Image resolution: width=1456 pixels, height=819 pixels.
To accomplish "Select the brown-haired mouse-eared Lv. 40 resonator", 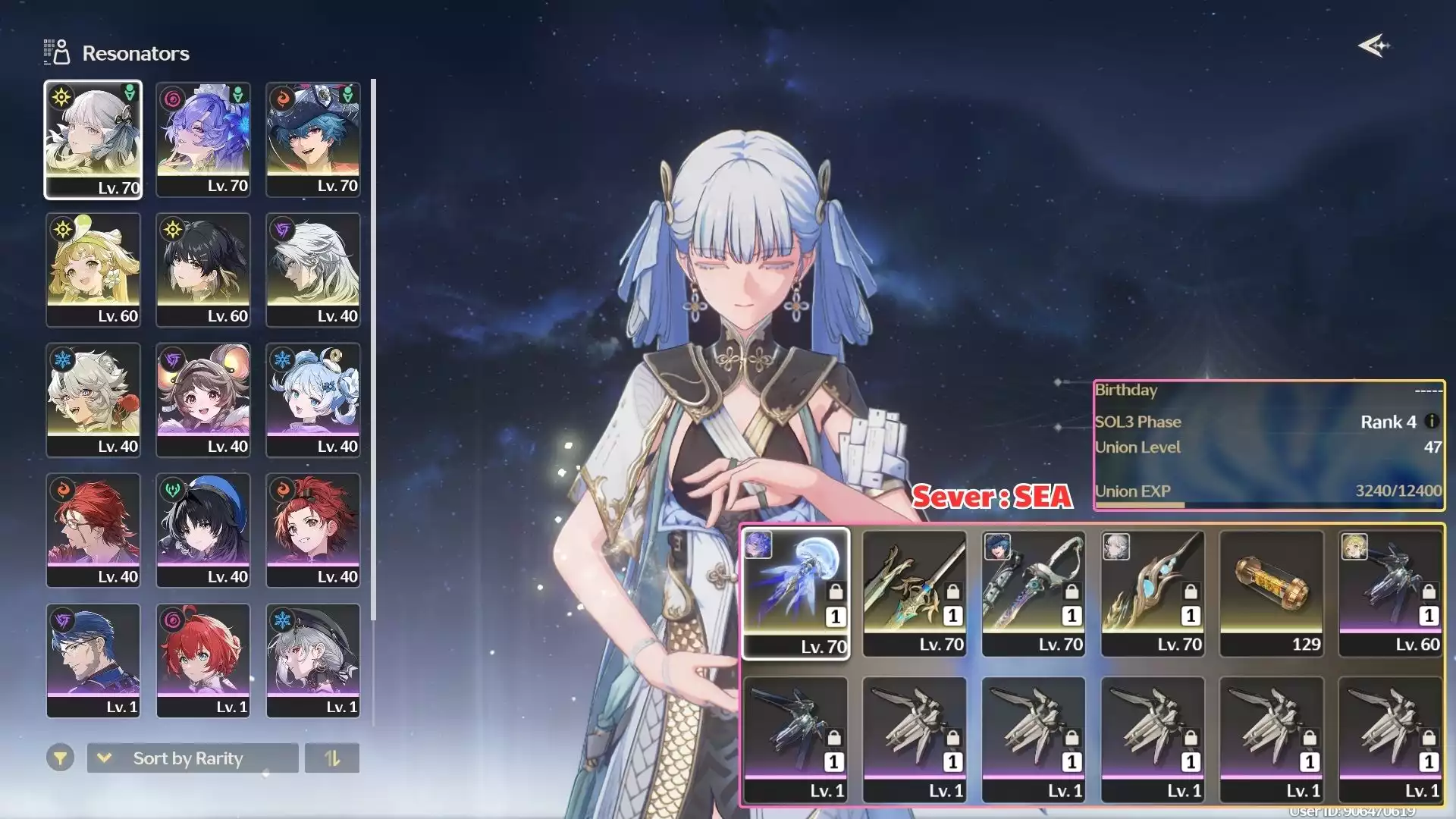I will (203, 400).
